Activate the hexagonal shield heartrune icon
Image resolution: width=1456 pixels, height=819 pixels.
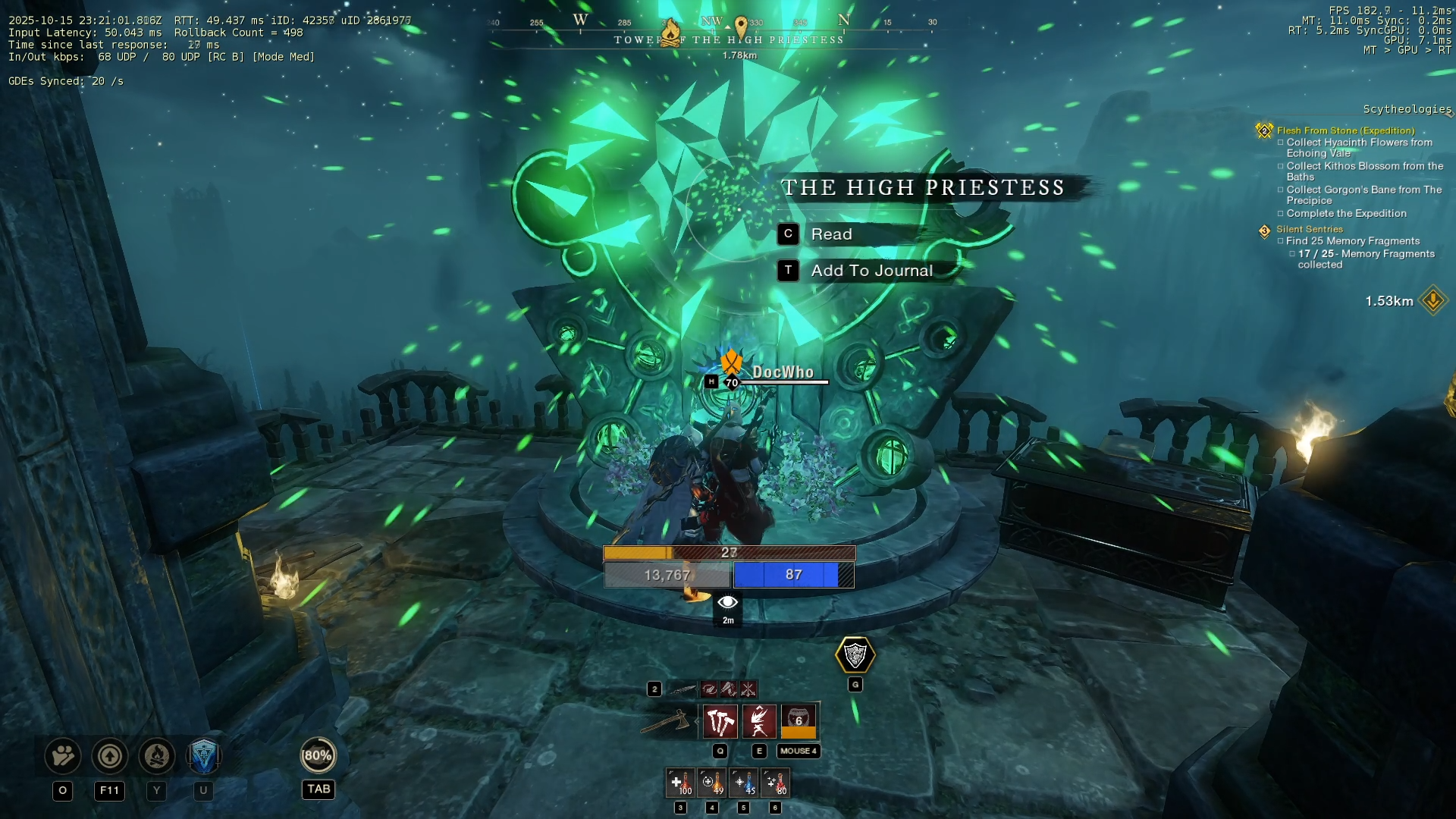tap(855, 655)
